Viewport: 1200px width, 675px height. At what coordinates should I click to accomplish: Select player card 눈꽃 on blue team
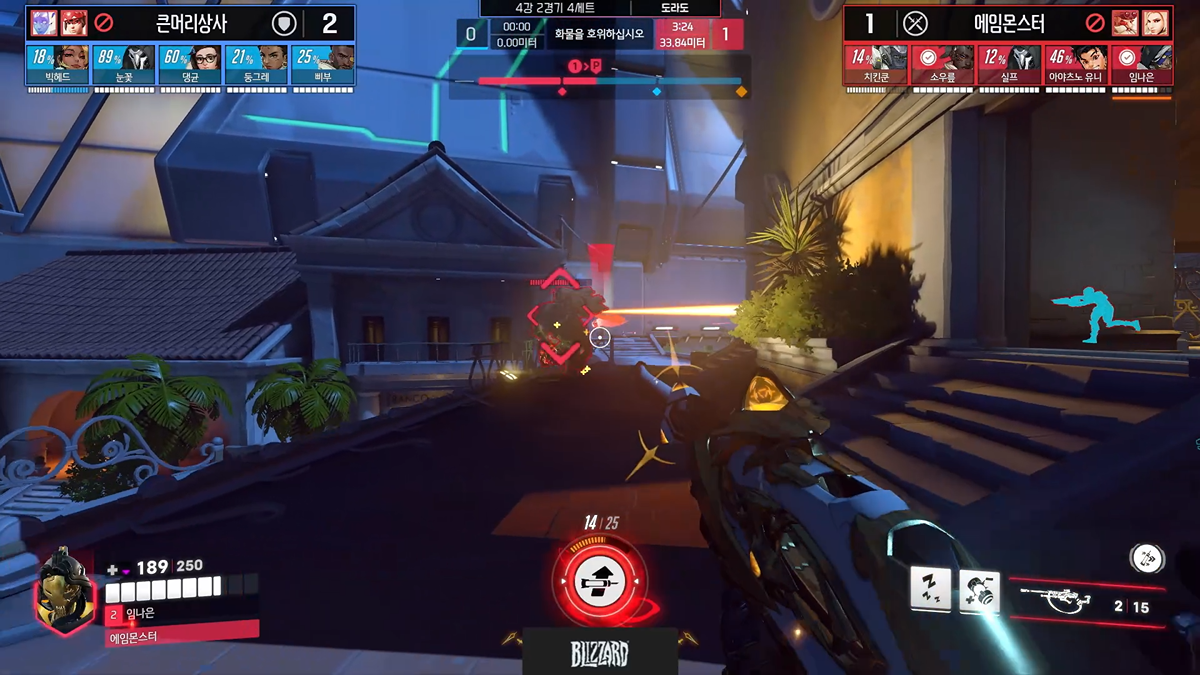(124, 64)
